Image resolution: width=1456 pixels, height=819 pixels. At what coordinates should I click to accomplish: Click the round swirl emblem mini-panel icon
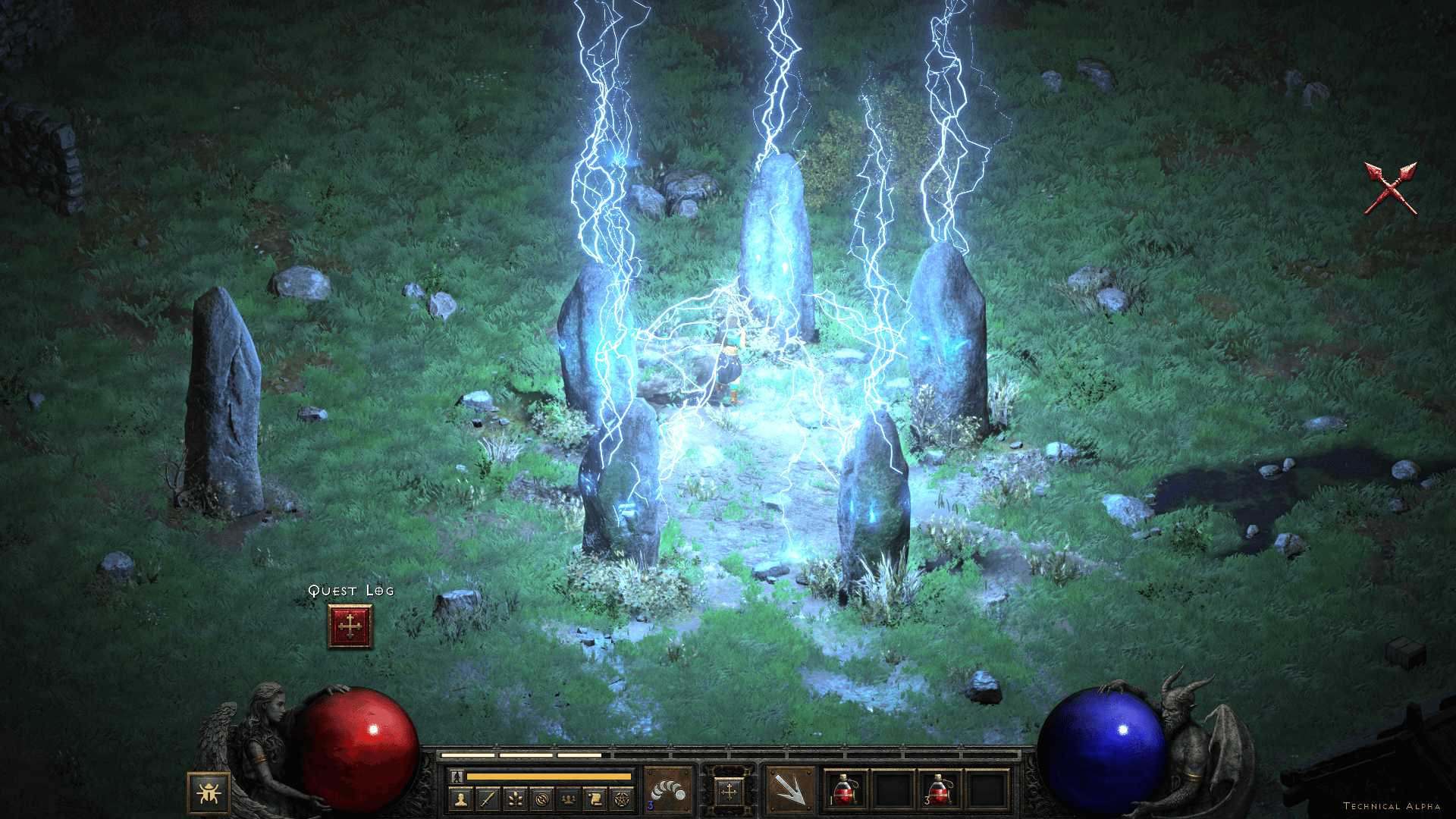pyautogui.click(x=541, y=799)
